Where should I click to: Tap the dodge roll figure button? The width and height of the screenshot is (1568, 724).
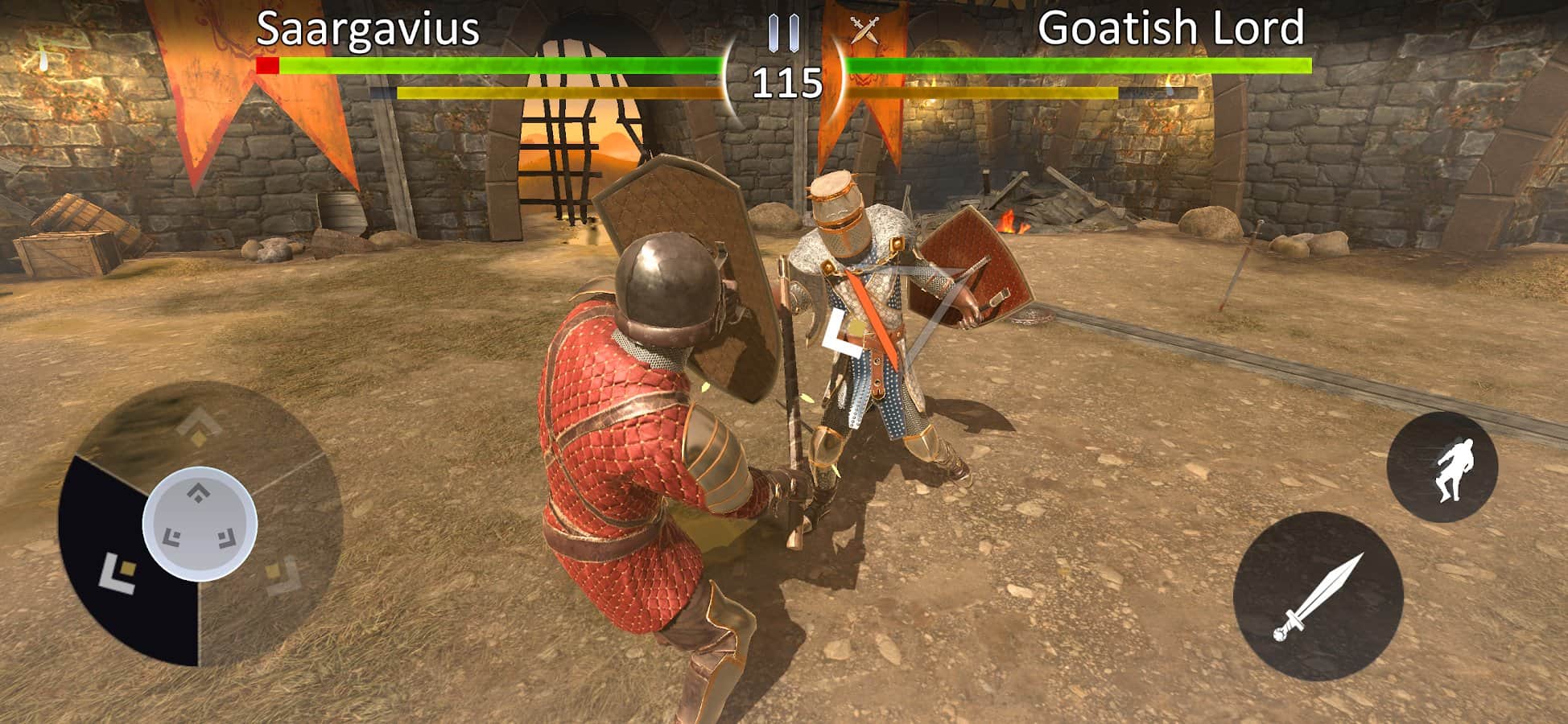tap(1442, 467)
